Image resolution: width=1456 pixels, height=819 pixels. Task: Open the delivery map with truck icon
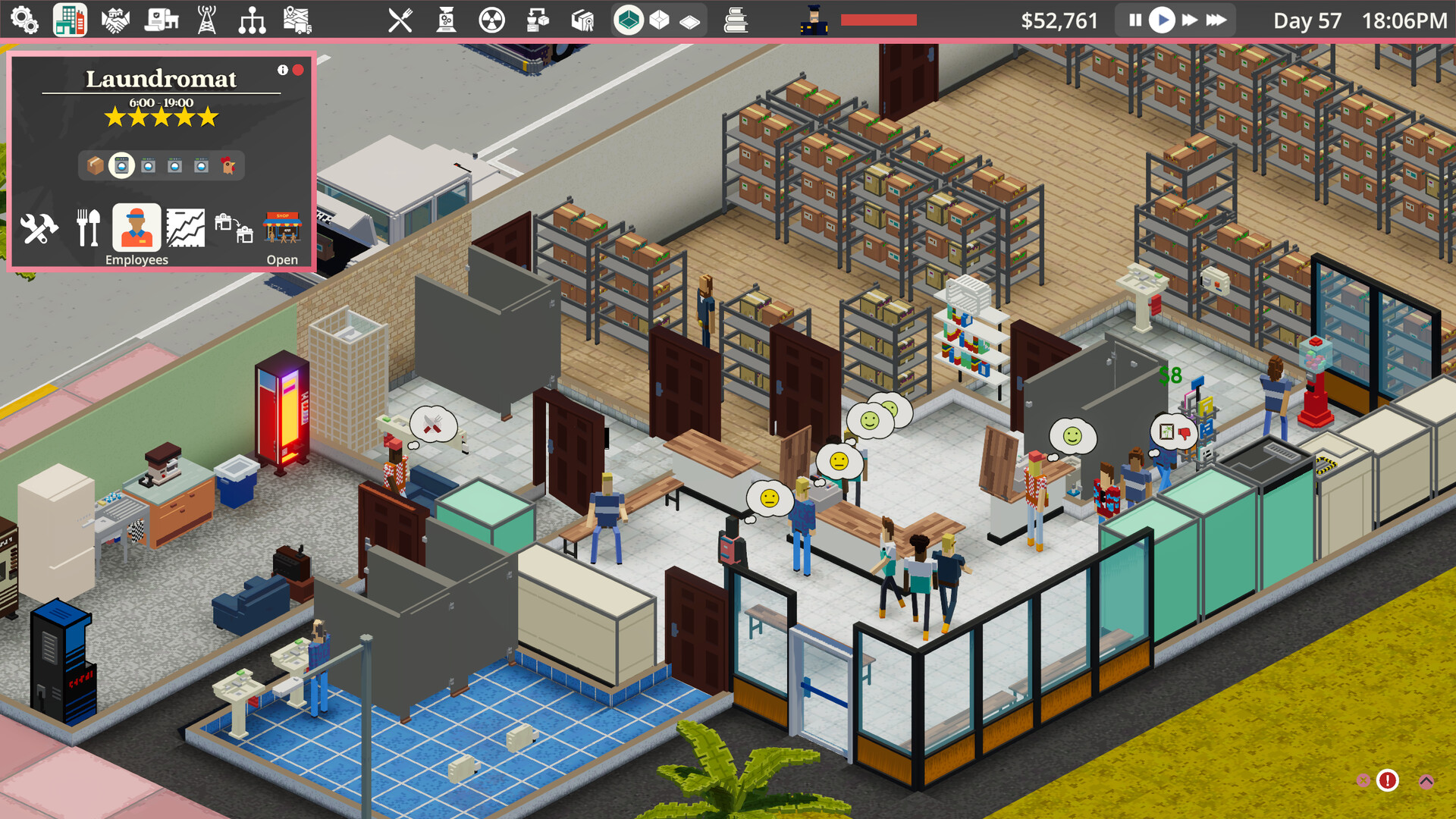299,19
